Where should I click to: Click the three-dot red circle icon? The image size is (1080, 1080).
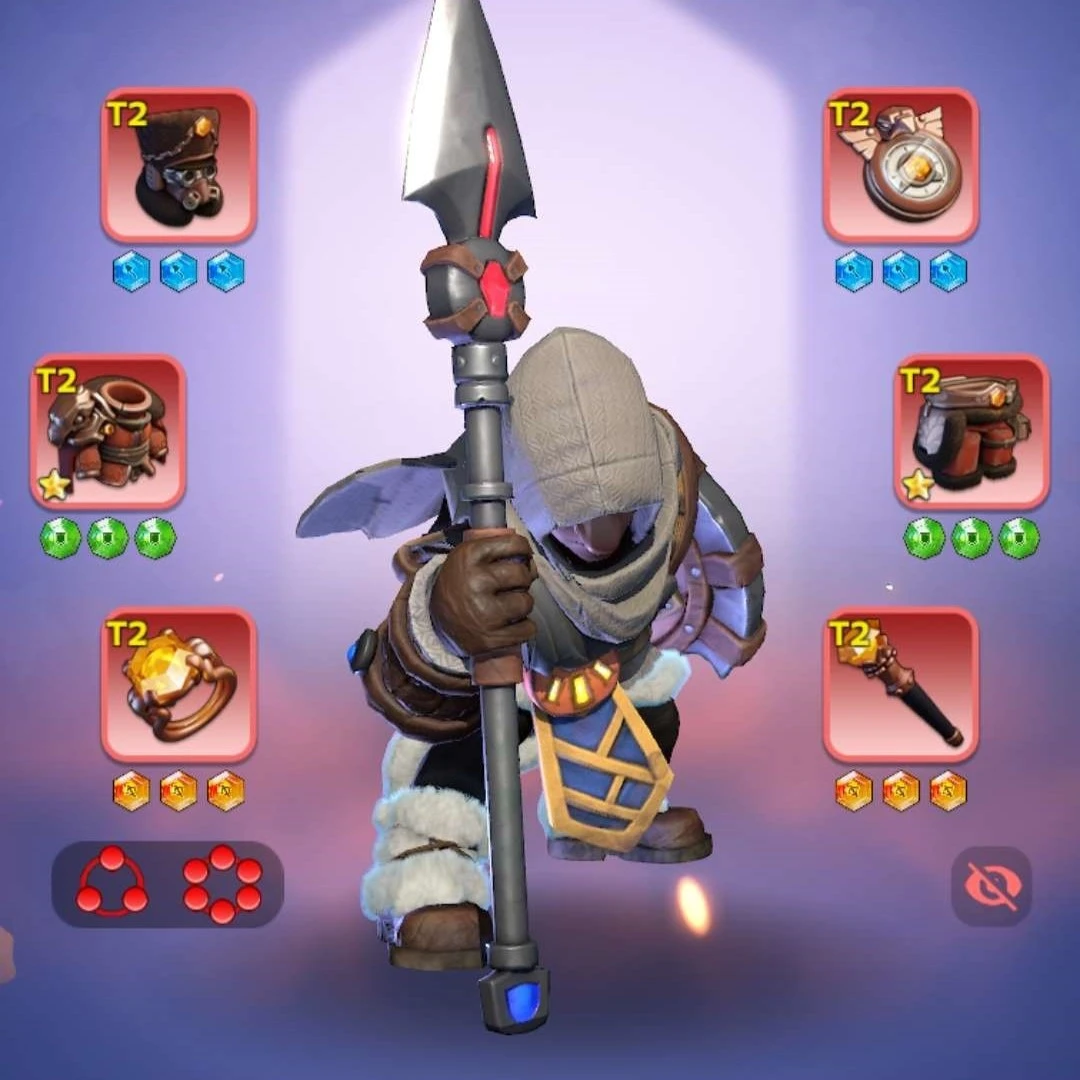click(x=112, y=883)
